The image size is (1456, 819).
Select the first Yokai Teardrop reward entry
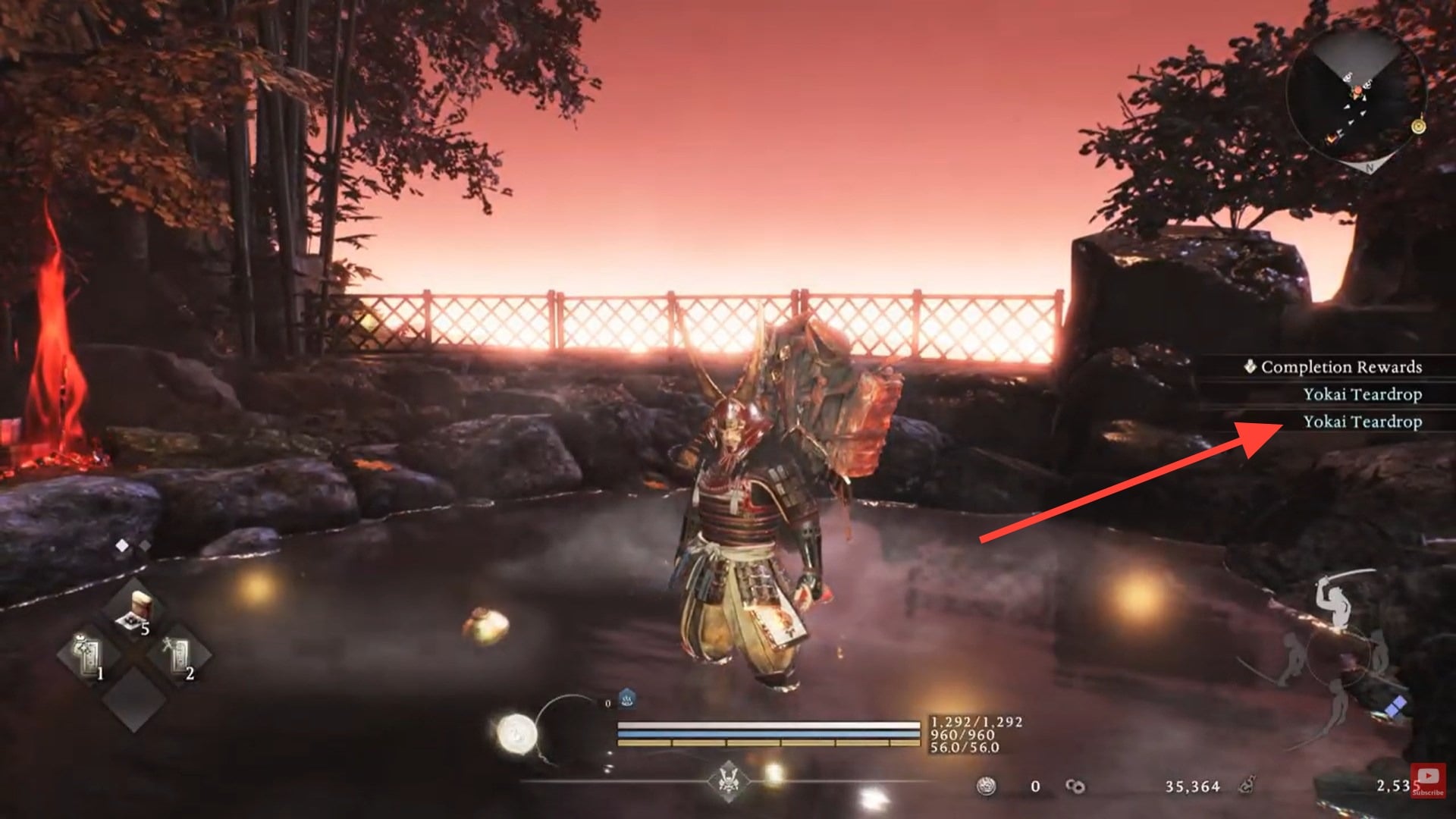(x=1364, y=394)
